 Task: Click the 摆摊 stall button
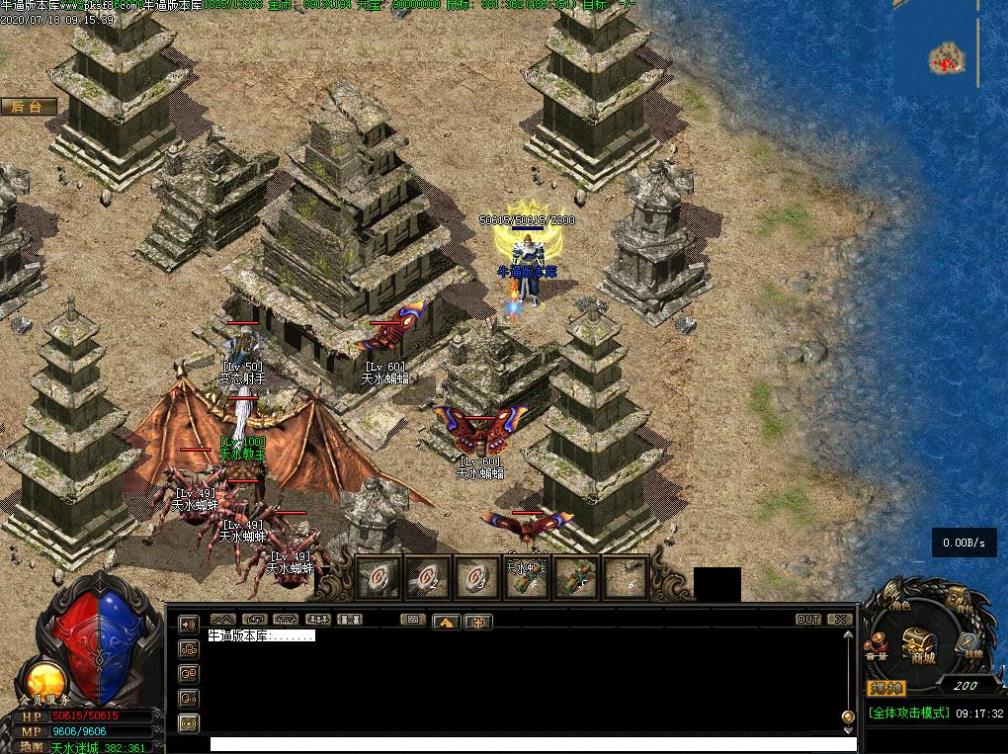885,687
